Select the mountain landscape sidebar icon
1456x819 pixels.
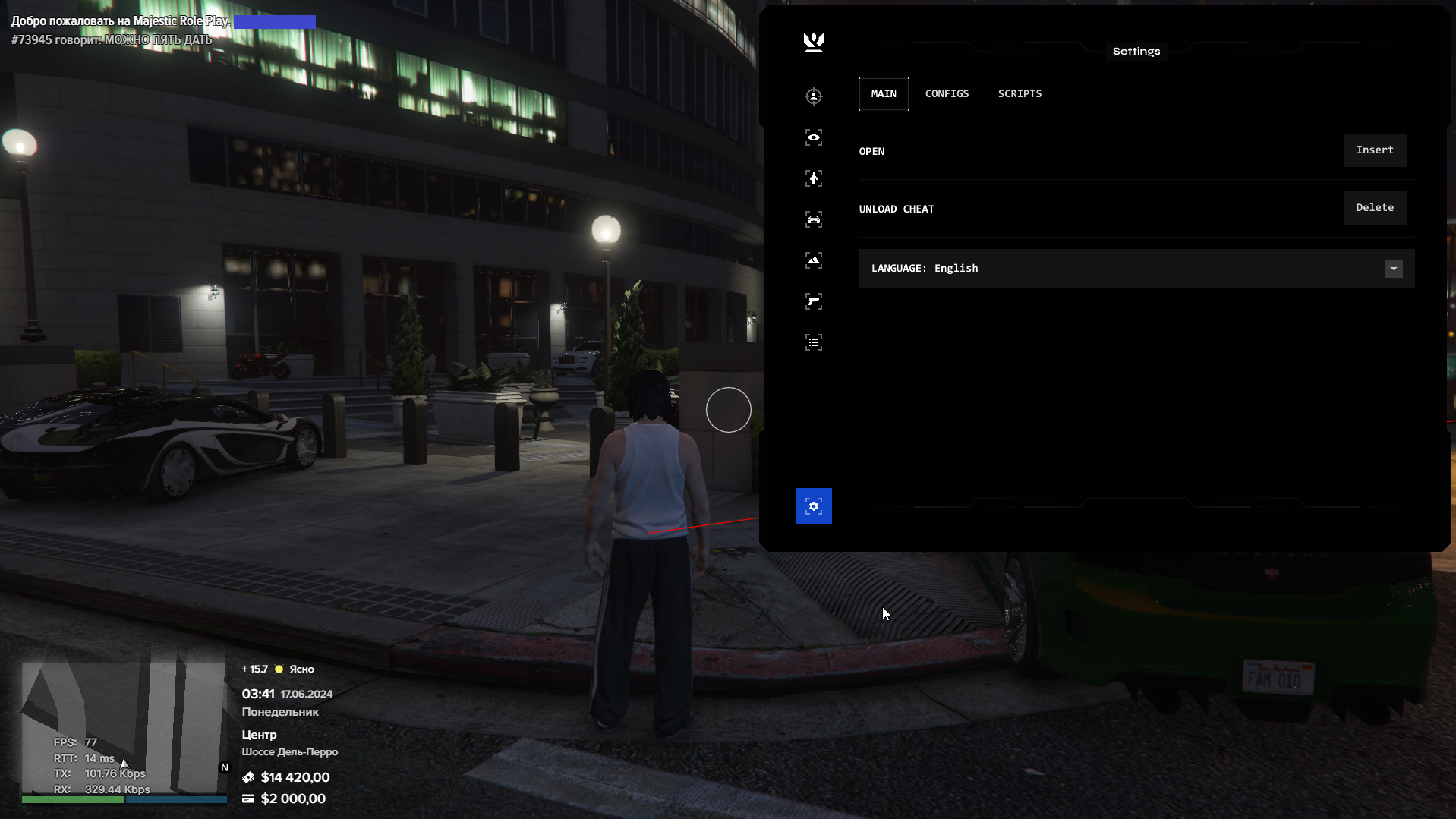click(x=814, y=260)
